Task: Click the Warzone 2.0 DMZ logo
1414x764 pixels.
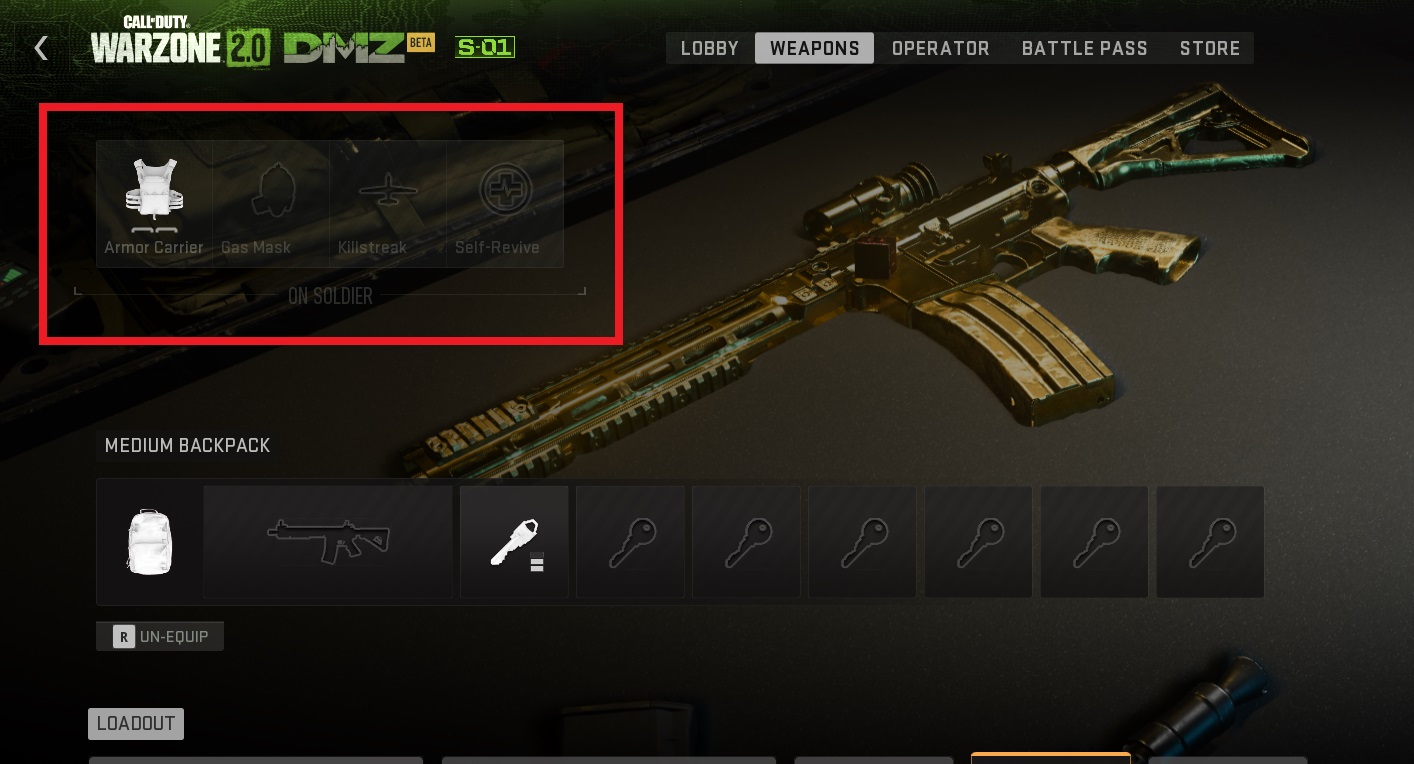Action: (290, 44)
